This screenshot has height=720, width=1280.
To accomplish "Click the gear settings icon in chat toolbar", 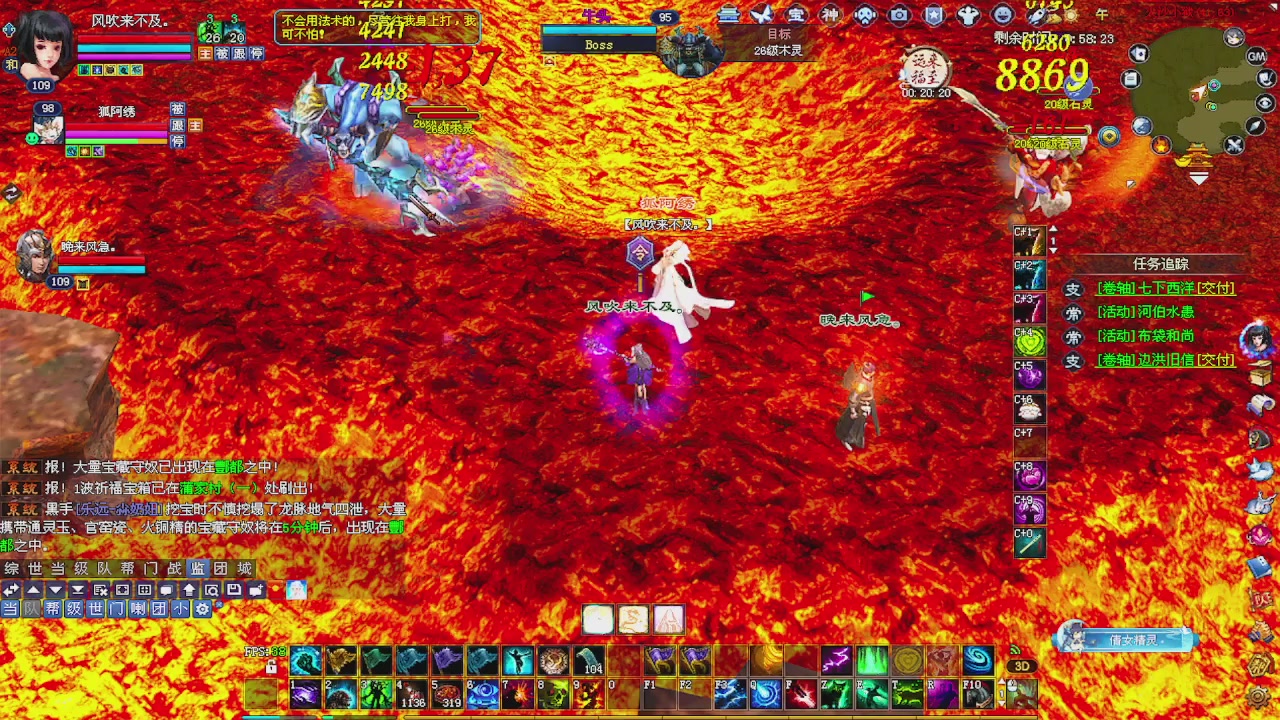I will pyautogui.click(x=204, y=607).
